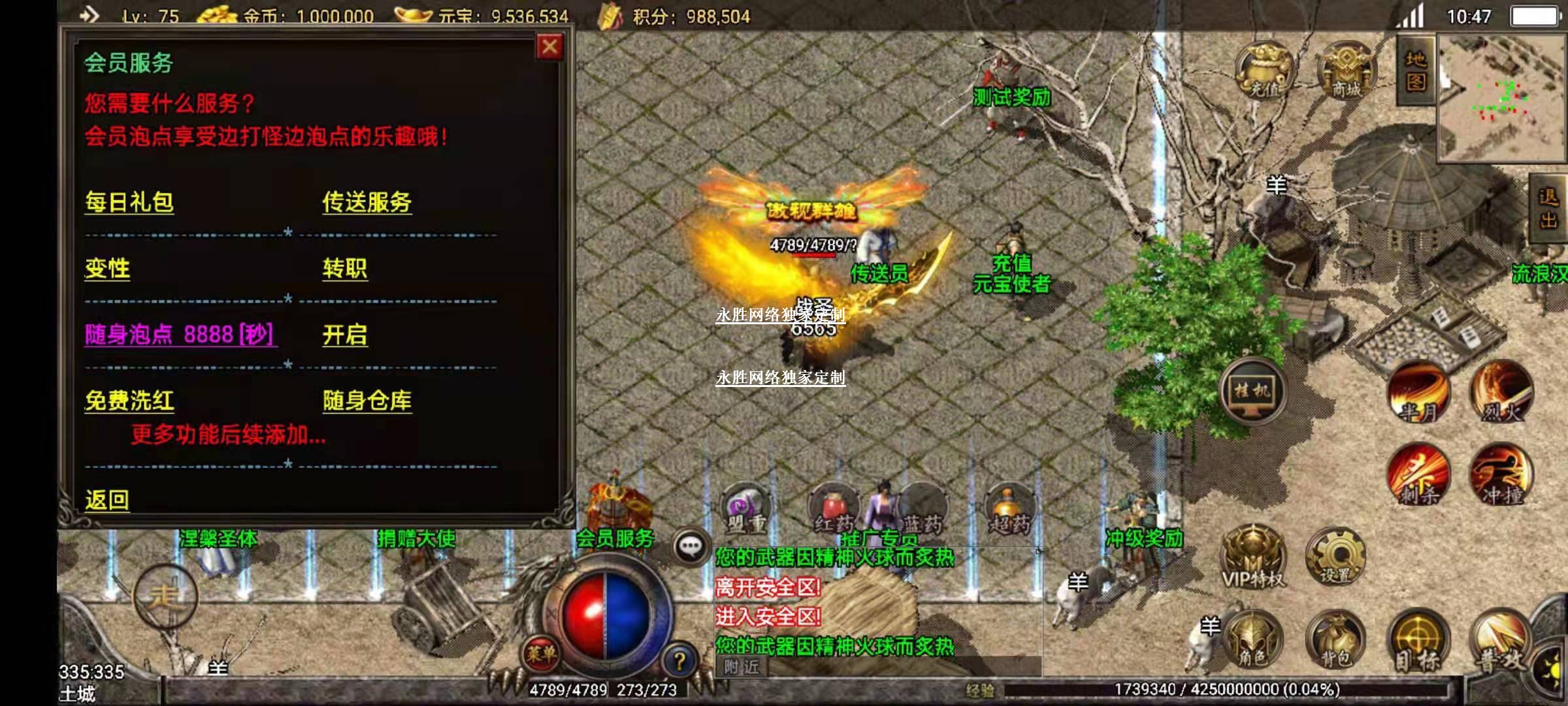
Task: Activate the 半月 skill
Action: click(1418, 392)
